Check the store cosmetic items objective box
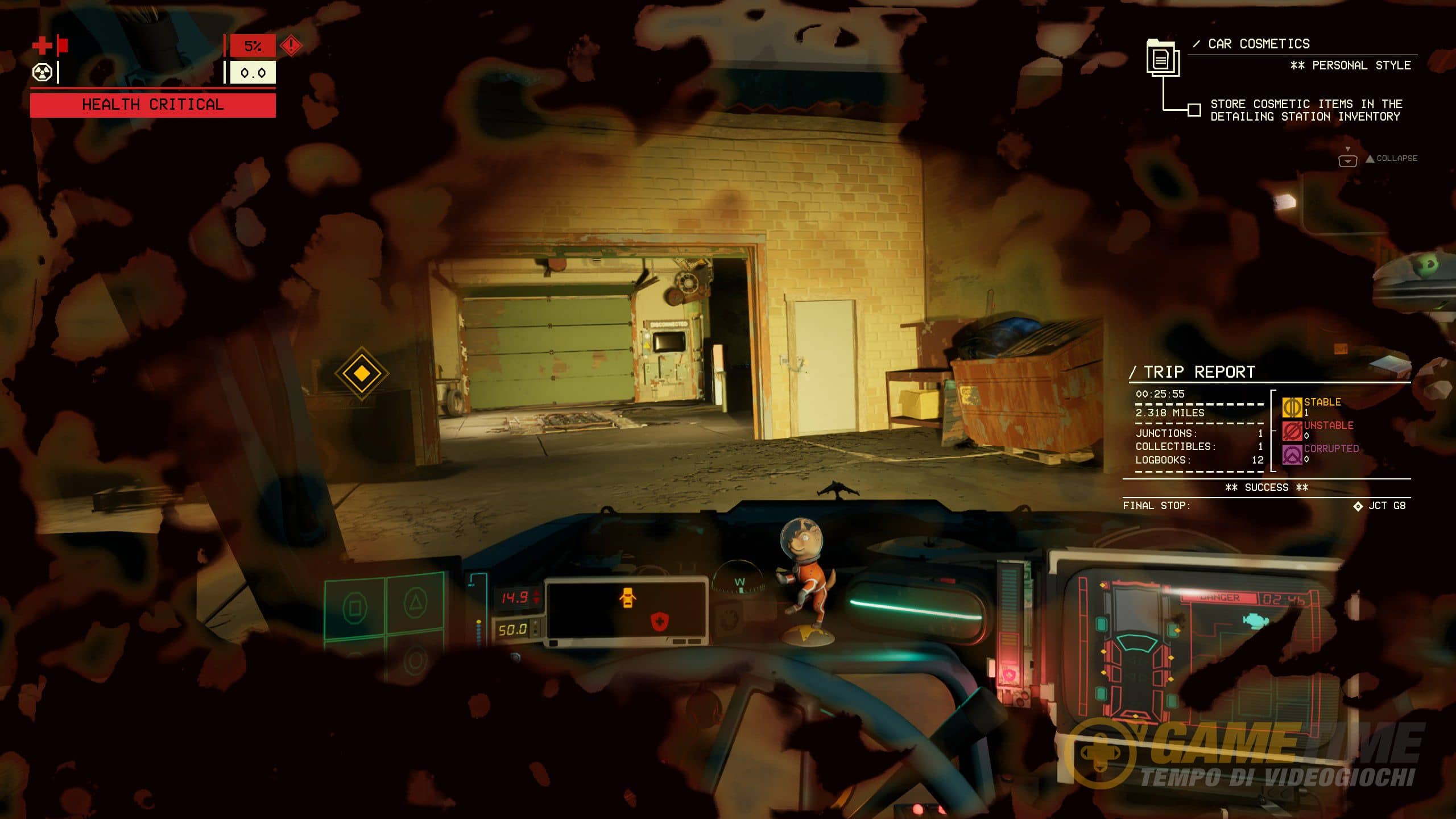The width and height of the screenshot is (1456, 819). pos(1194,109)
